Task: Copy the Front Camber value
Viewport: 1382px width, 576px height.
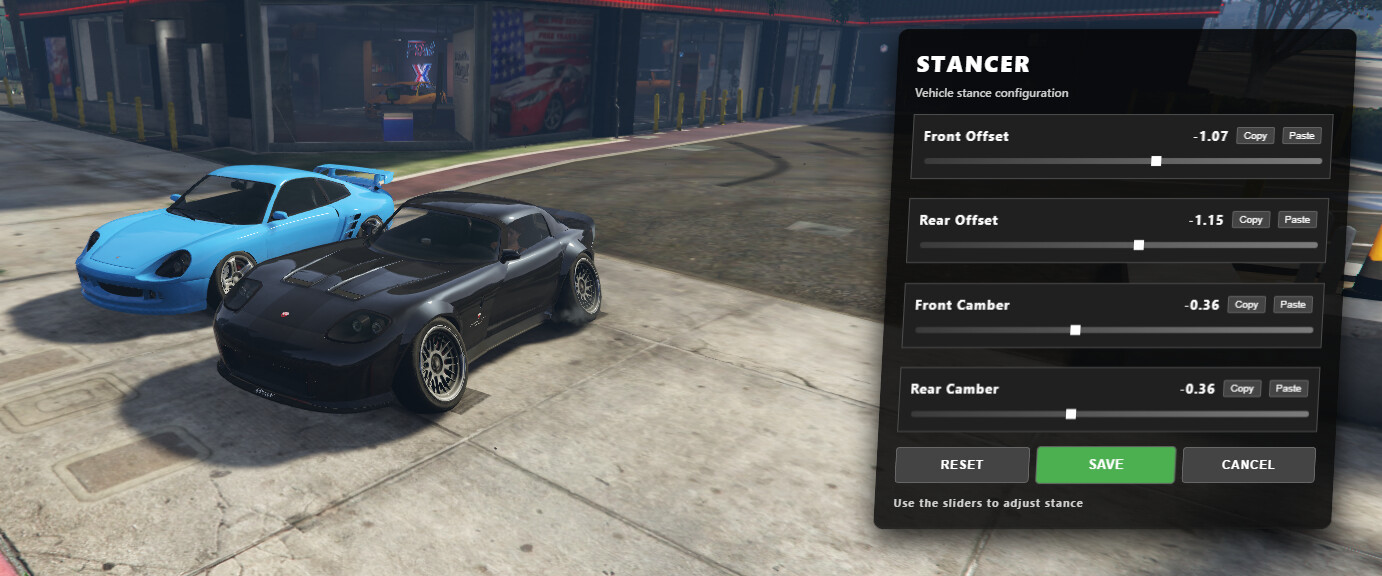Action: (1247, 305)
